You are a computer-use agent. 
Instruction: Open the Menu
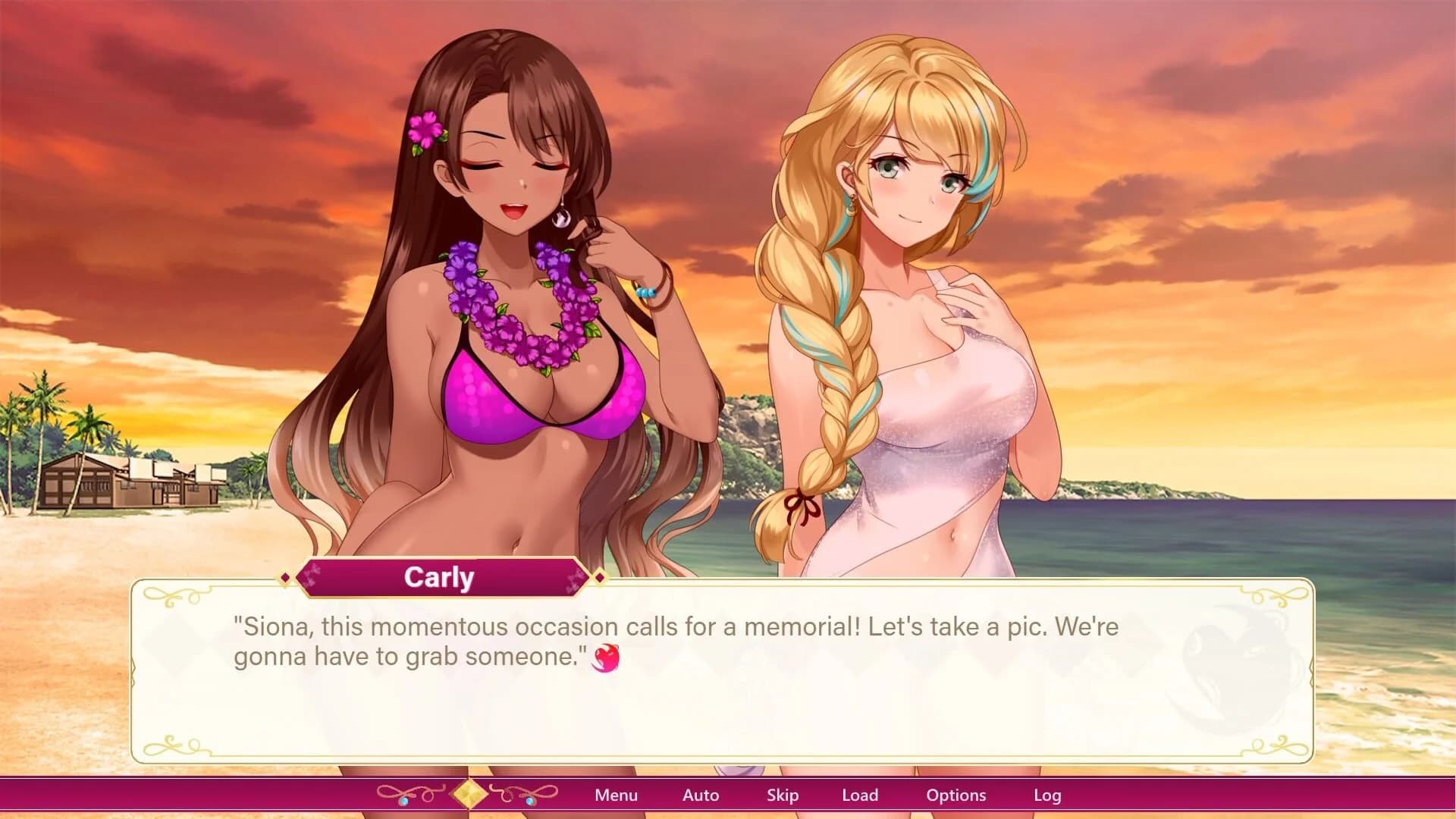click(616, 795)
